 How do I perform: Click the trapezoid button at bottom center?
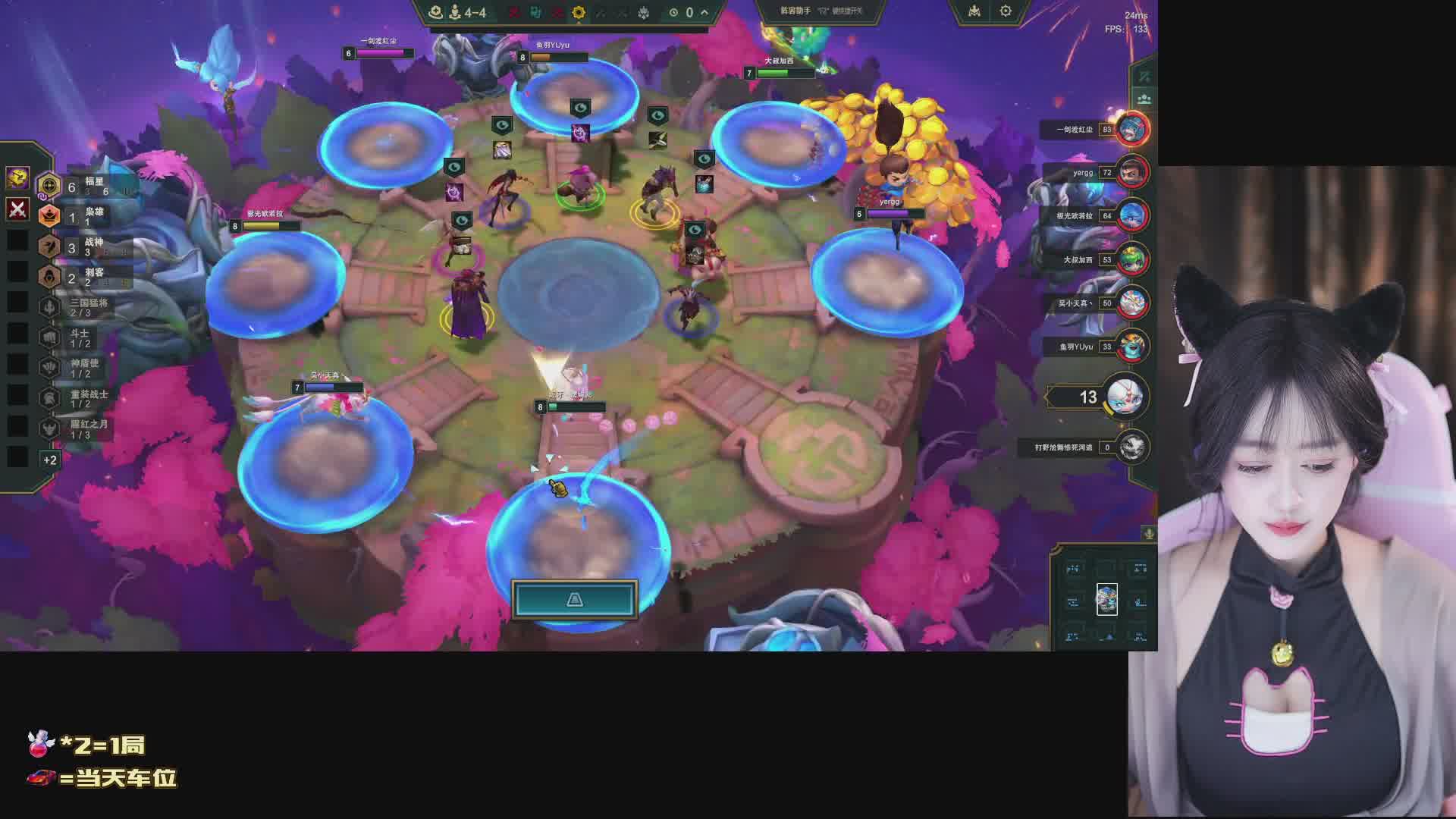(574, 600)
